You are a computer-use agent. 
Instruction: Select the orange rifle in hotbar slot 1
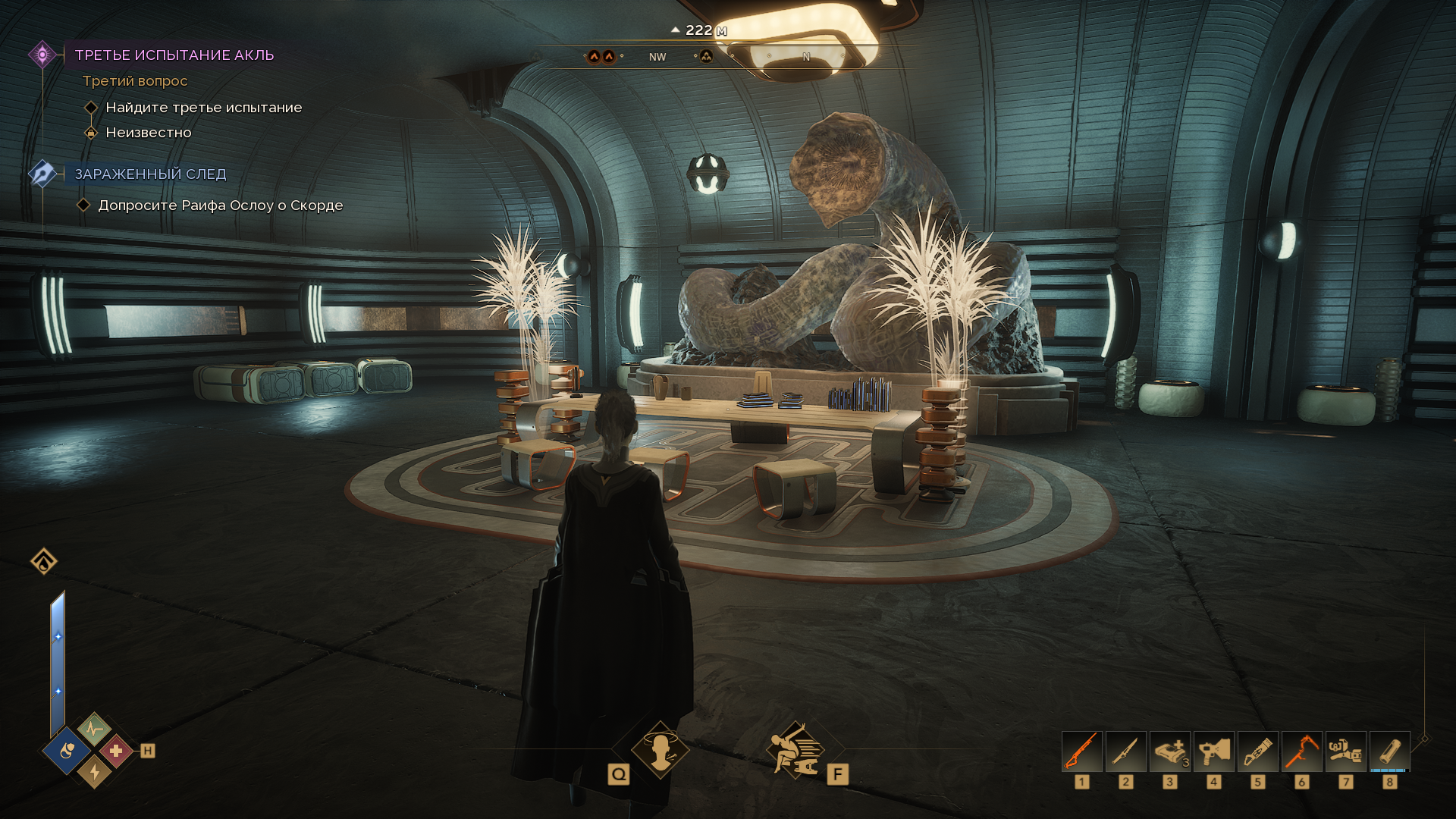click(x=1081, y=751)
